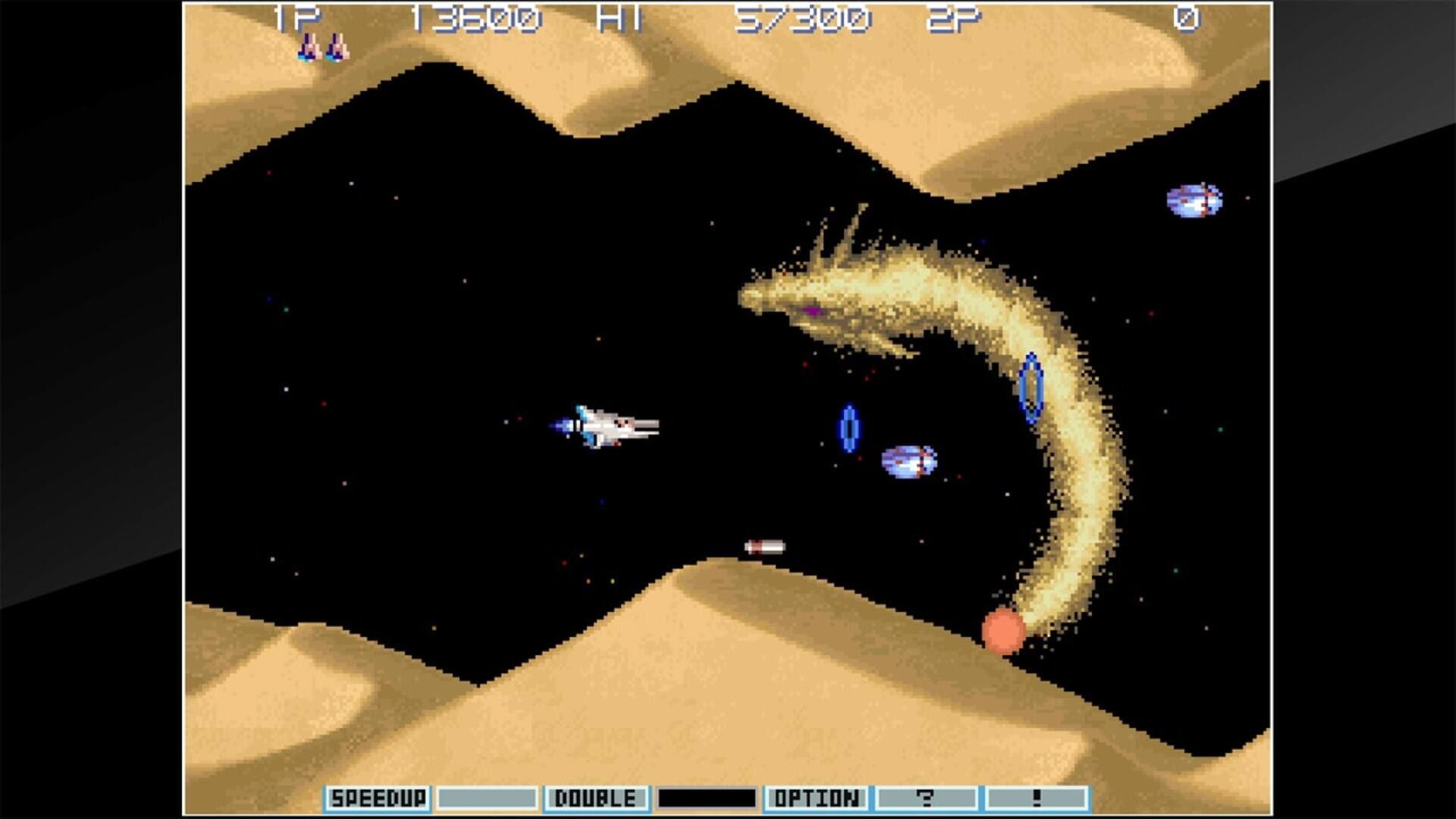Screen dimensions: 1456x819
Task: Click a remaining-lives ship icon under 1P
Action: (310, 48)
